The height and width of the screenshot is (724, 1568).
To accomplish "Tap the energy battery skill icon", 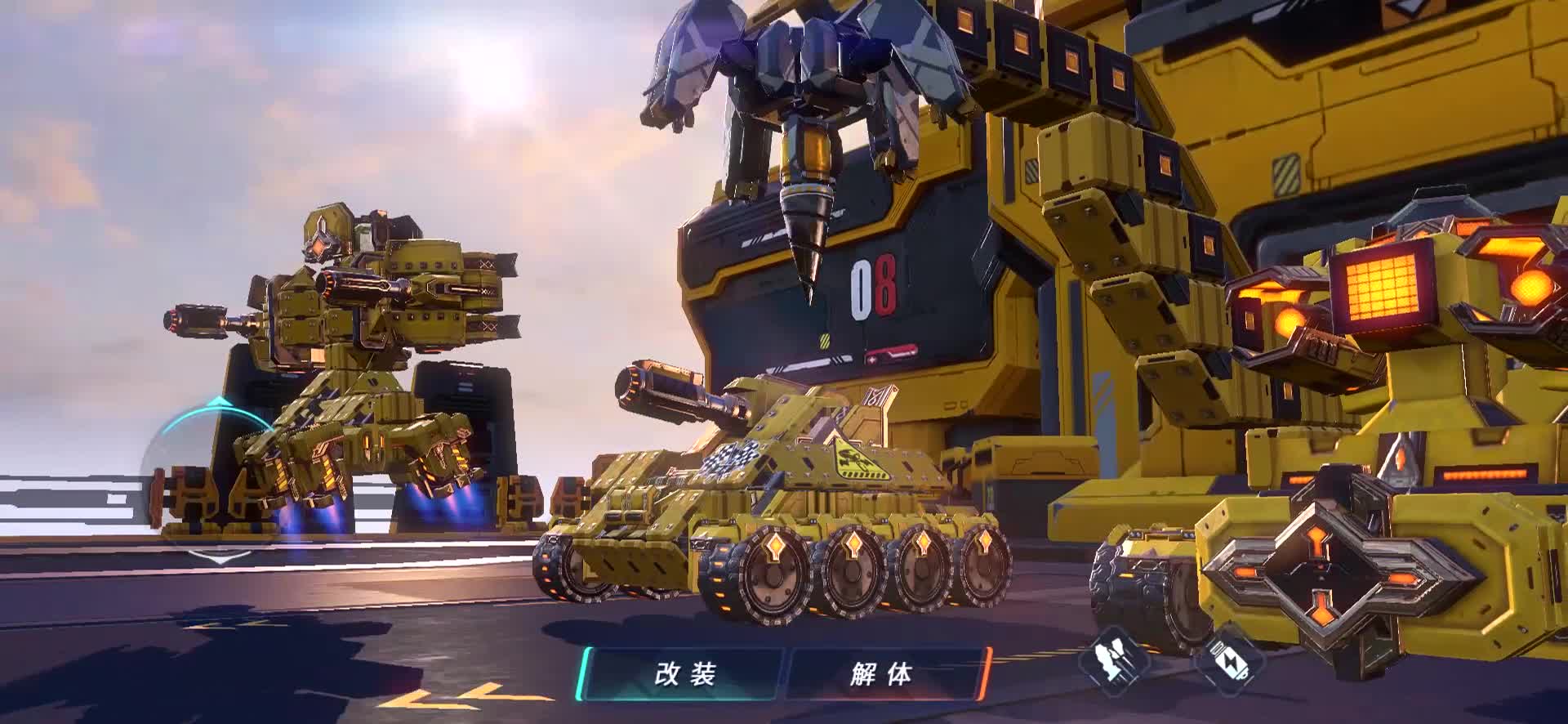I will 1232,660.
